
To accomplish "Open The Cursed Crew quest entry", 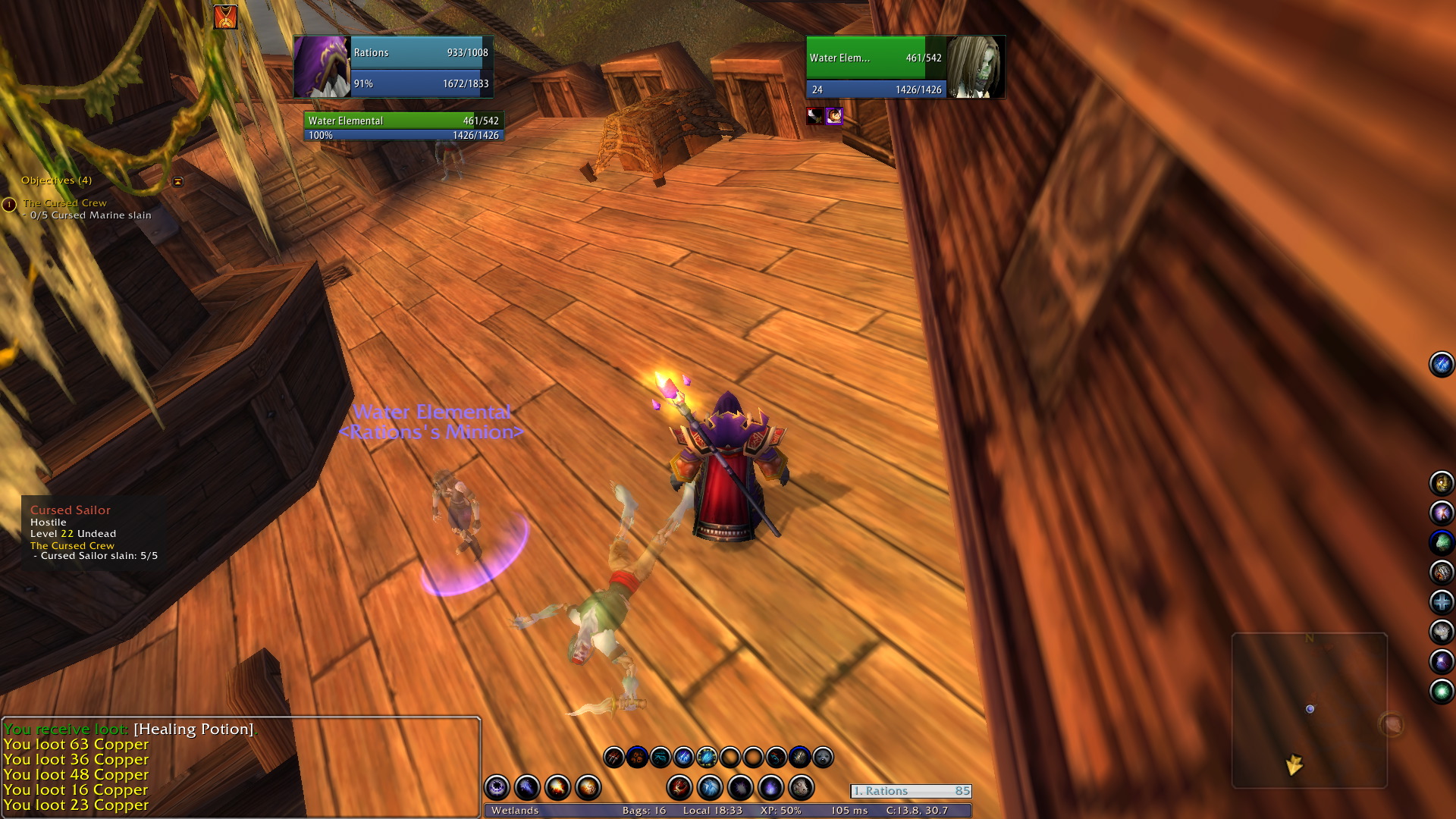I will coord(64,203).
